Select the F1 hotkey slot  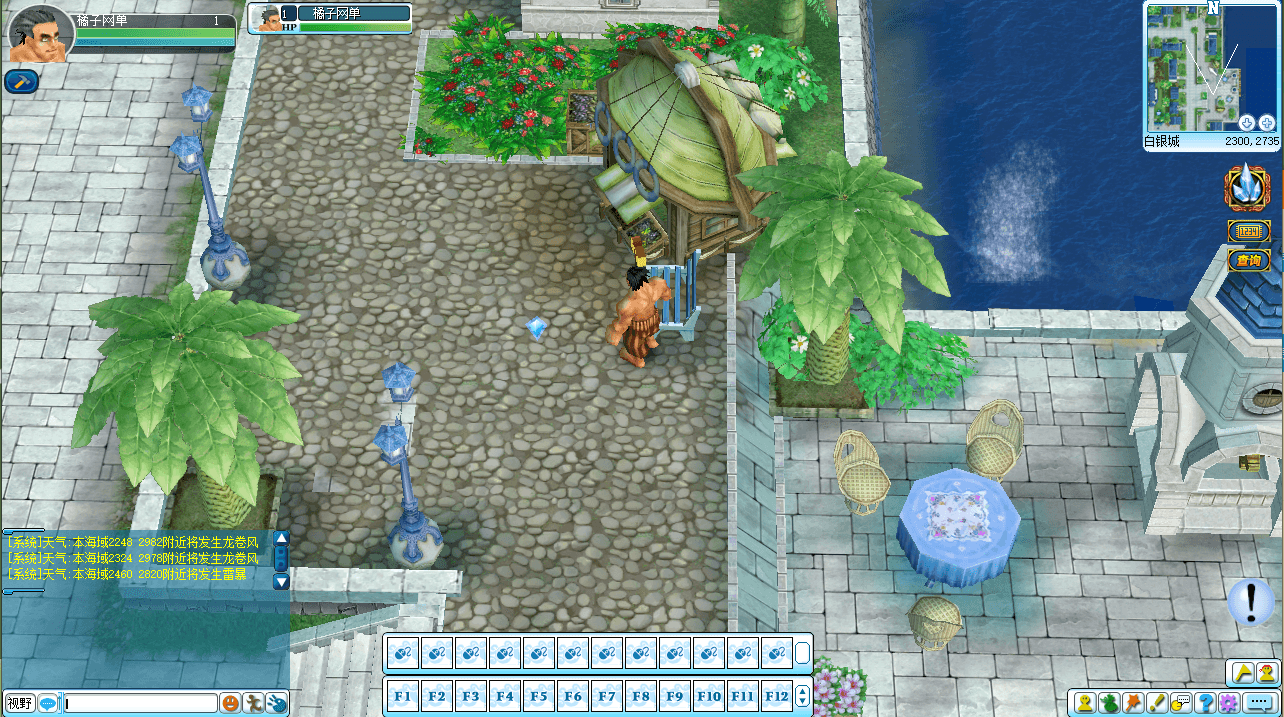coord(403,696)
